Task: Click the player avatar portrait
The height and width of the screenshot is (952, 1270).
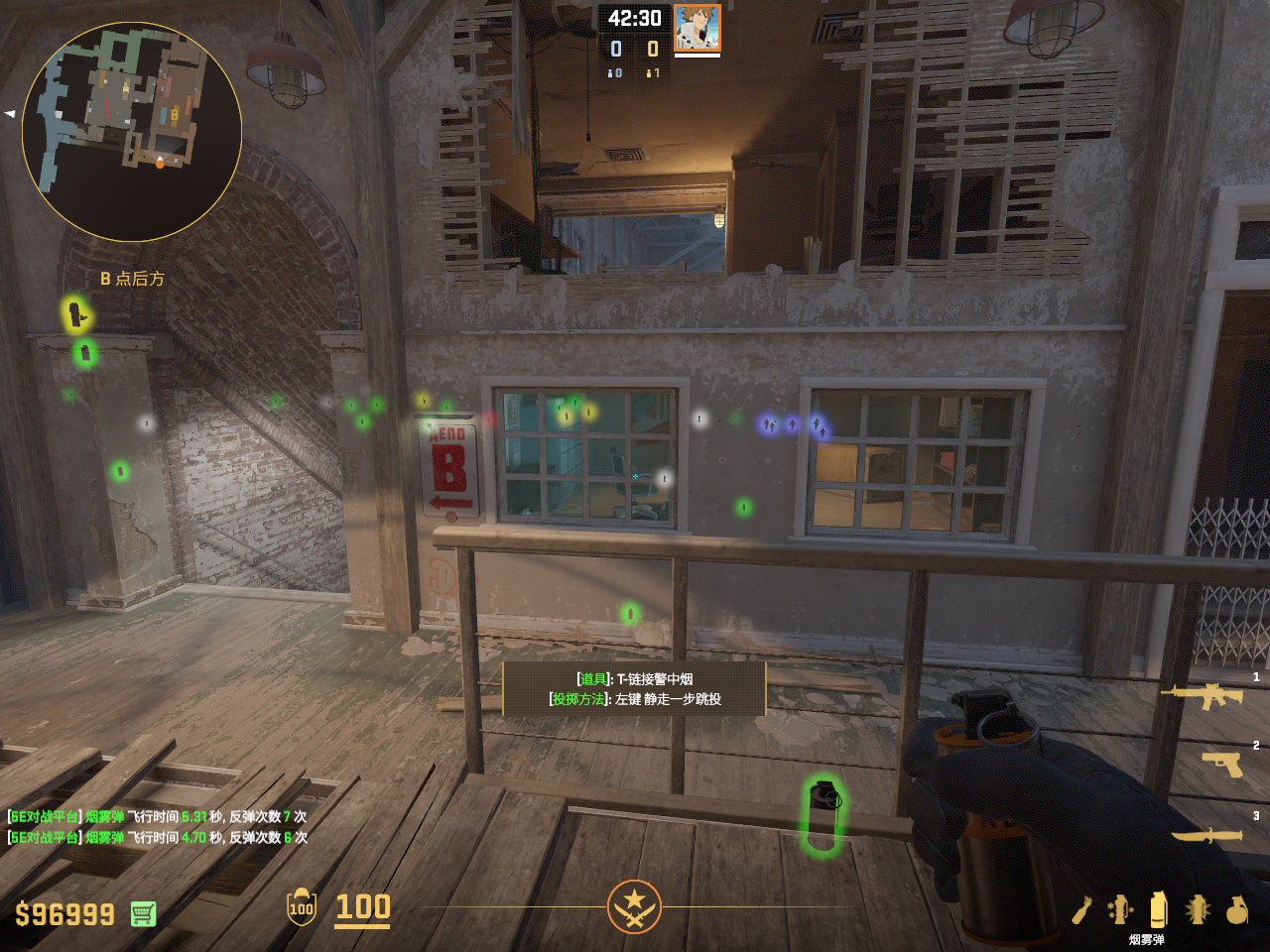Action: [697, 28]
